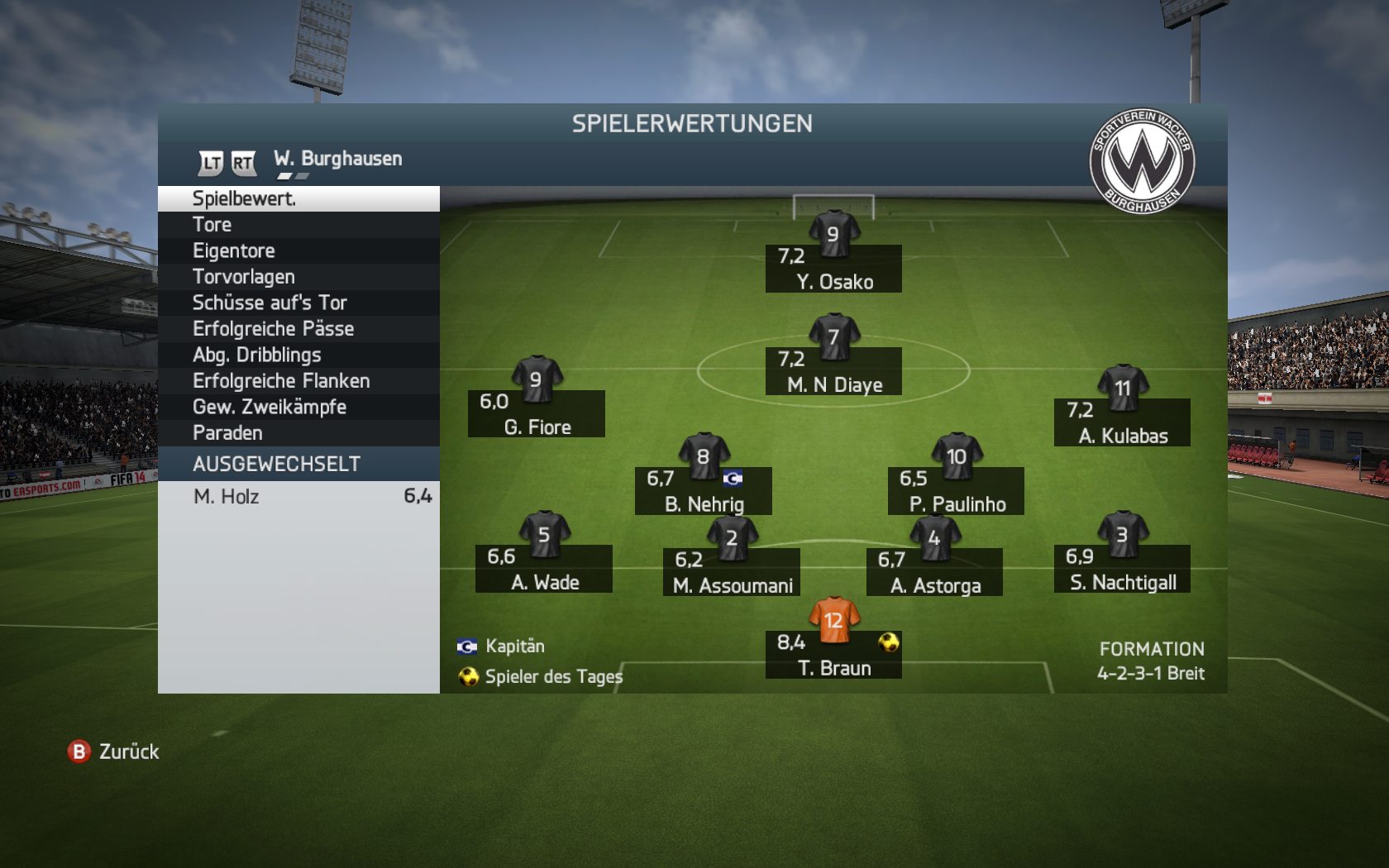Choose M. Assoumani's player card
This screenshot has width=1389, height=868.
732,572
